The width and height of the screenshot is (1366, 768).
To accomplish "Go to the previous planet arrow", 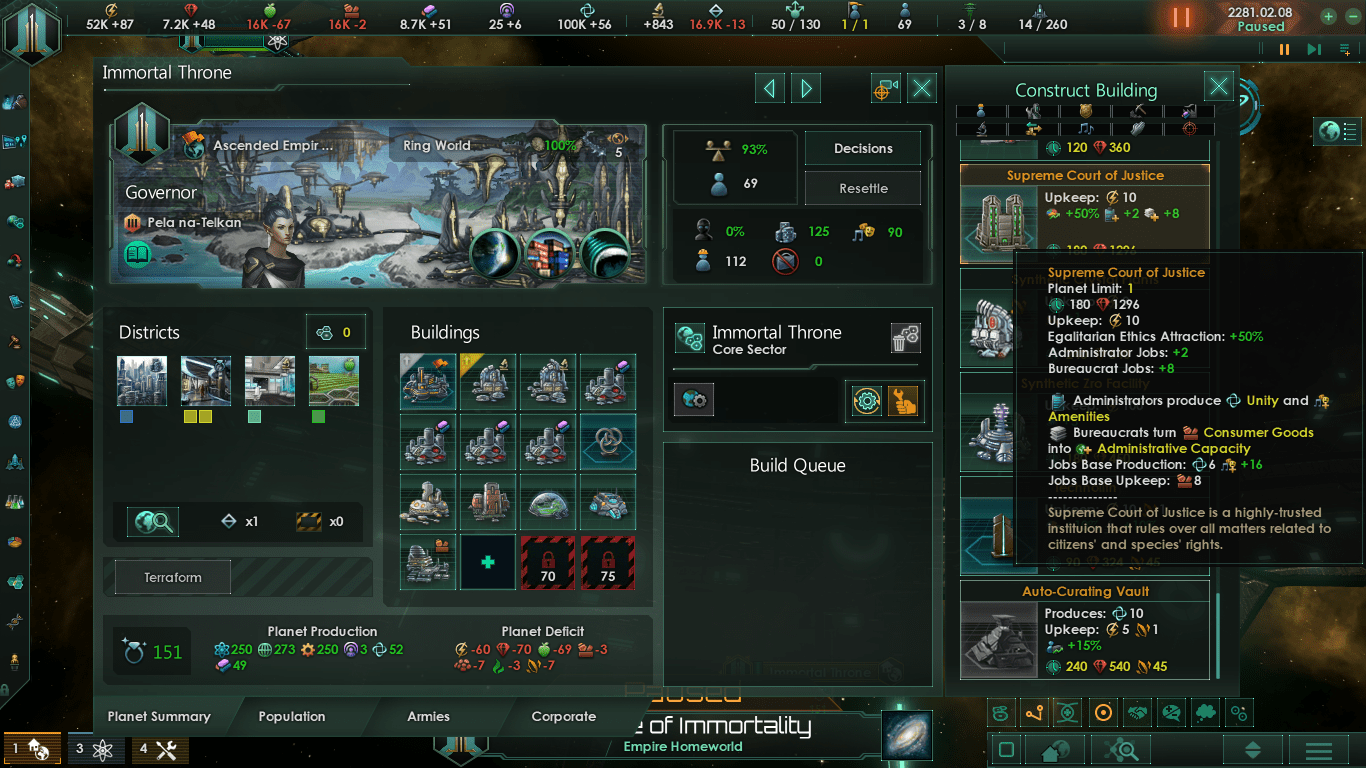I will coord(769,89).
